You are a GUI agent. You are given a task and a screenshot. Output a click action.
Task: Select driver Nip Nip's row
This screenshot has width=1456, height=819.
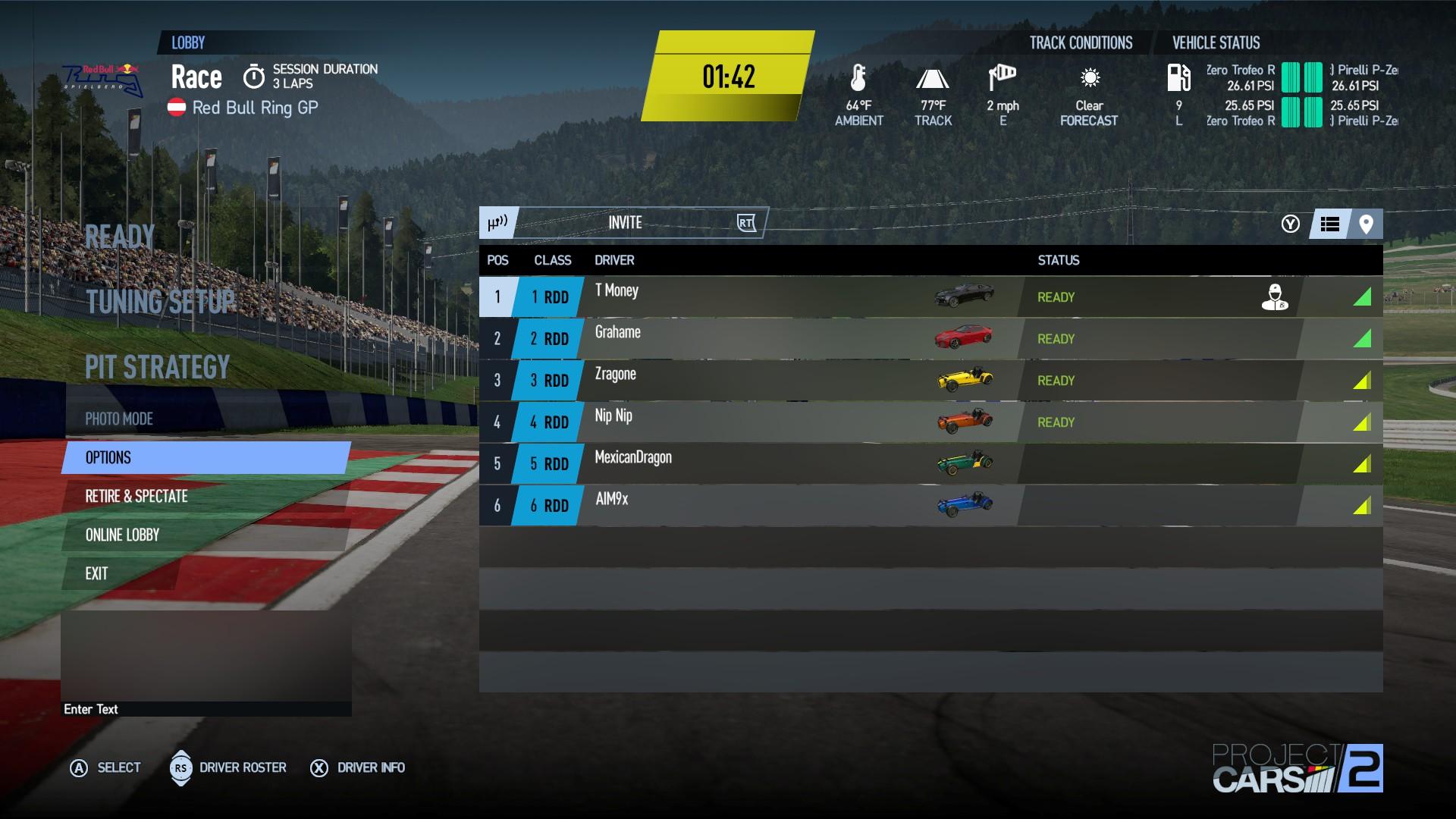tap(758, 422)
